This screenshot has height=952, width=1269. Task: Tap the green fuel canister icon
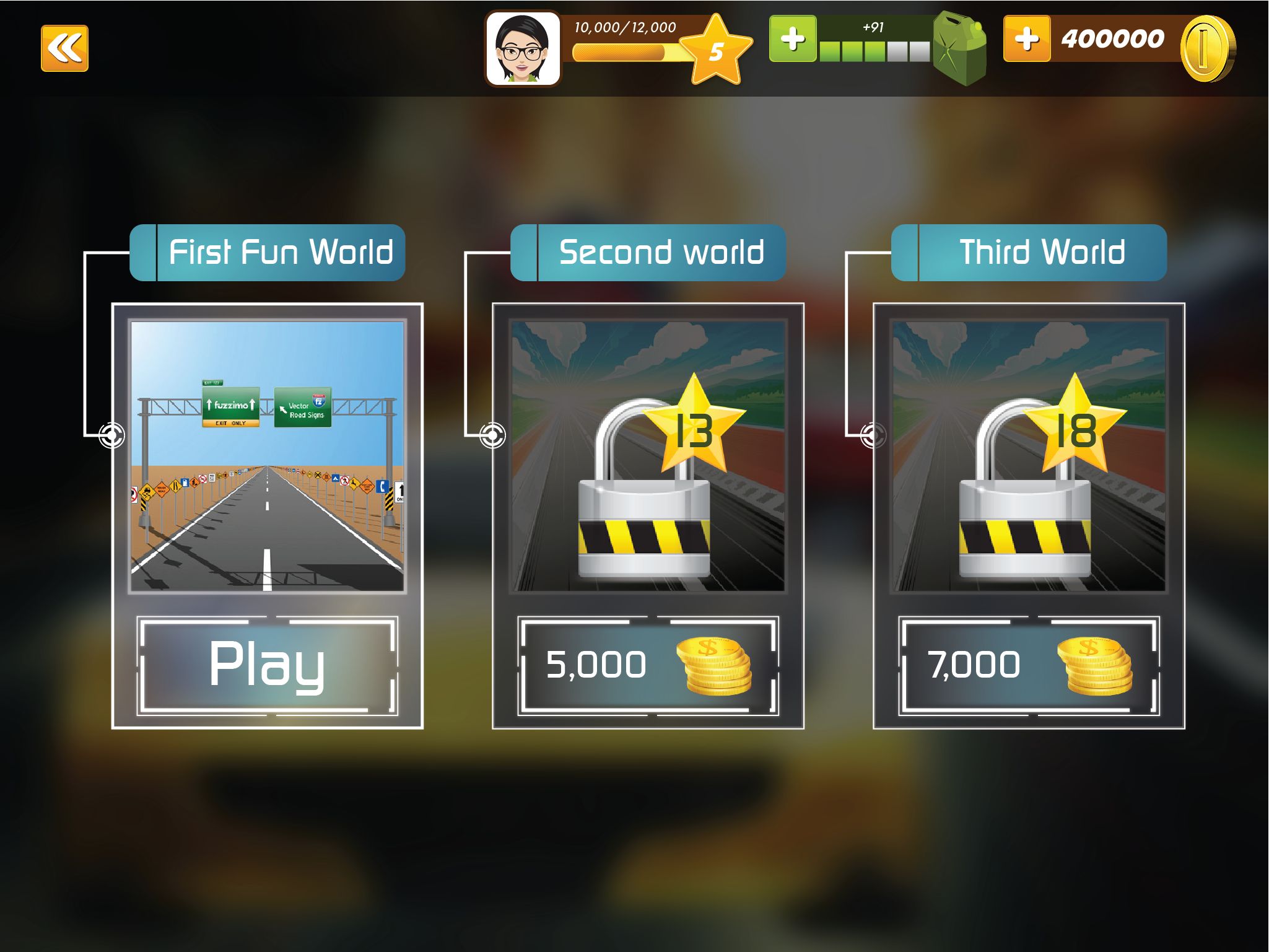959,48
